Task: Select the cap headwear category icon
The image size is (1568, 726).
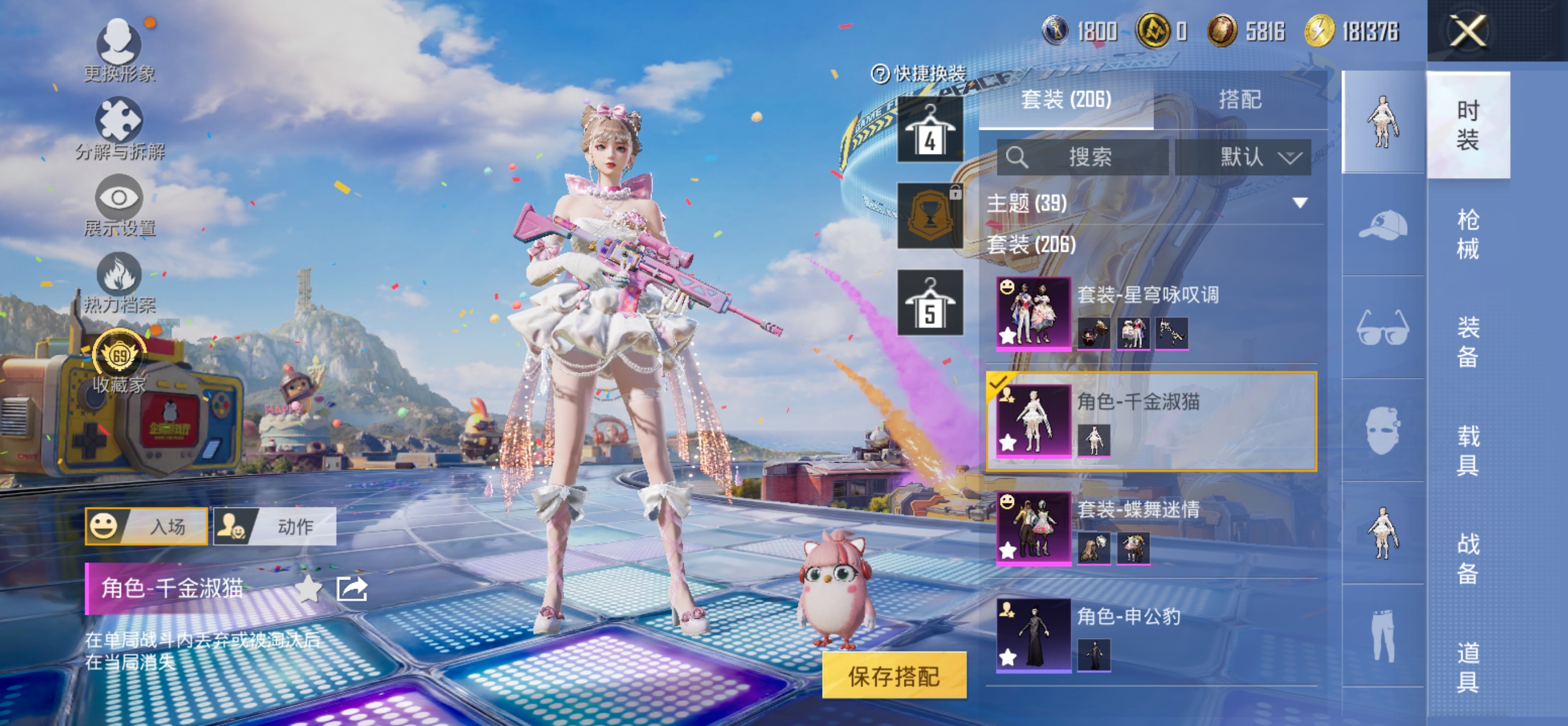Action: point(1382,225)
